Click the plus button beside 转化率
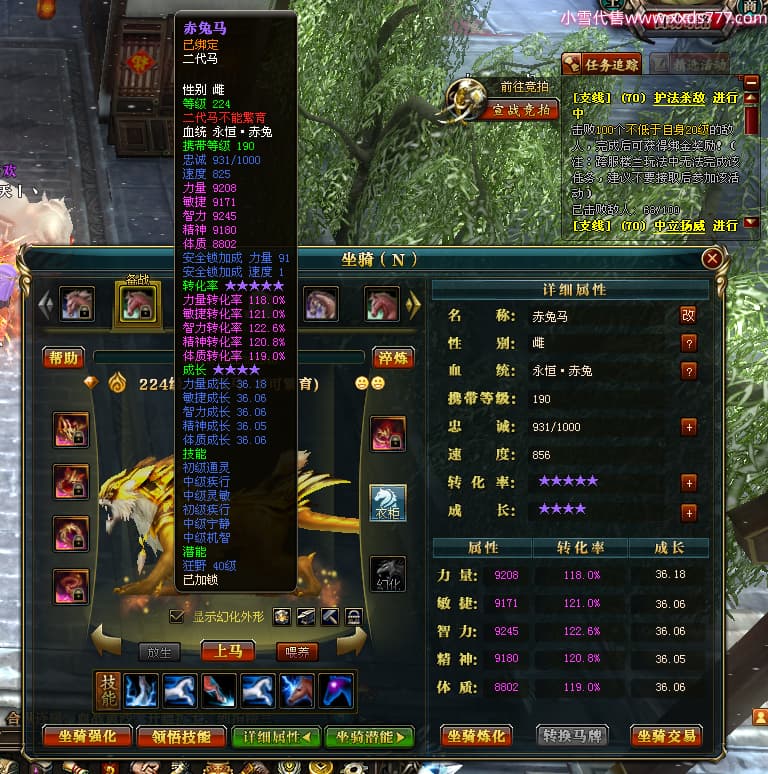768x774 pixels. (x=688, y=483)
